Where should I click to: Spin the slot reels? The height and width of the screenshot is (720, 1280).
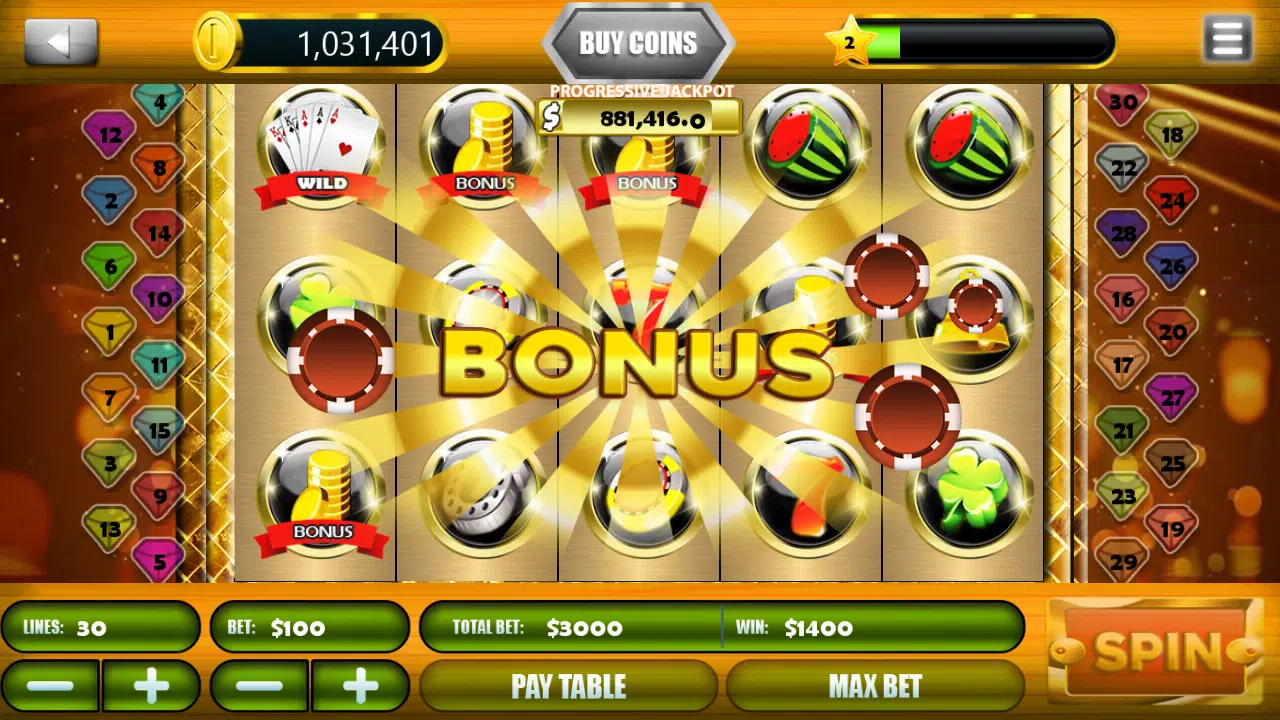[x=1157, y=652]
